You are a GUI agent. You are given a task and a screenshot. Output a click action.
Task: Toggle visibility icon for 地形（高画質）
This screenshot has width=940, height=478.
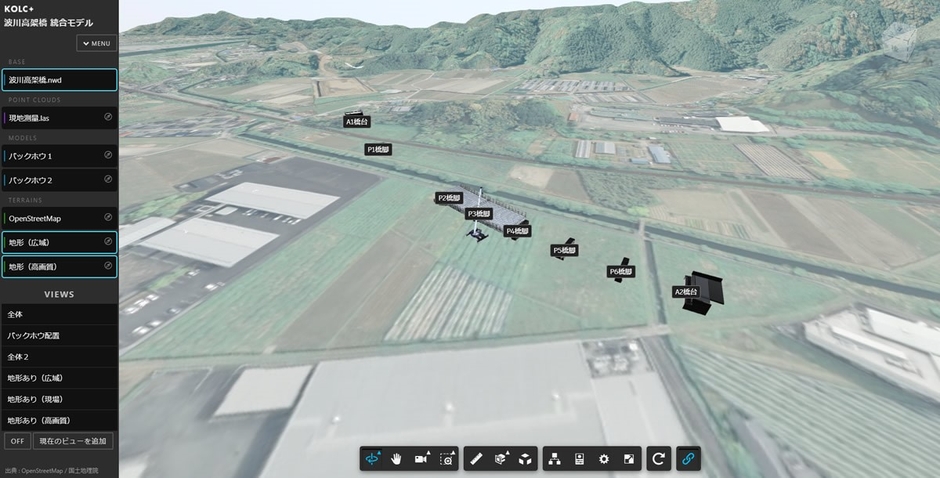point(108,266)
